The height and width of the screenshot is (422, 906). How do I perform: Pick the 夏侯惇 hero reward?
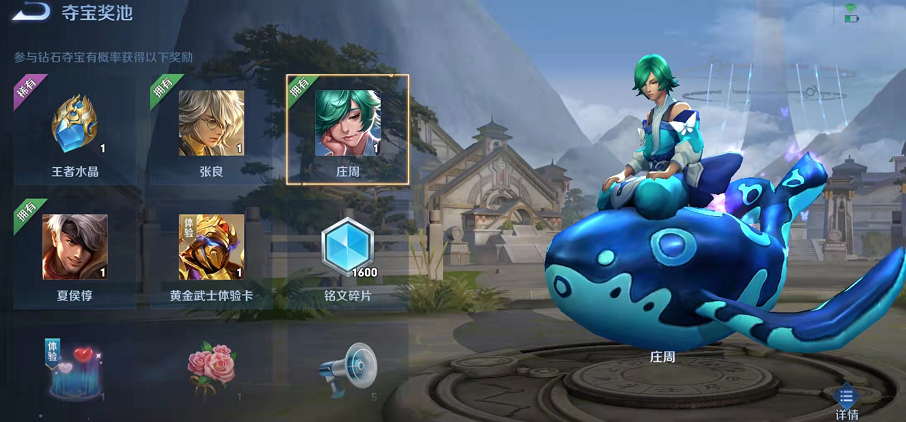coord(75,248)
